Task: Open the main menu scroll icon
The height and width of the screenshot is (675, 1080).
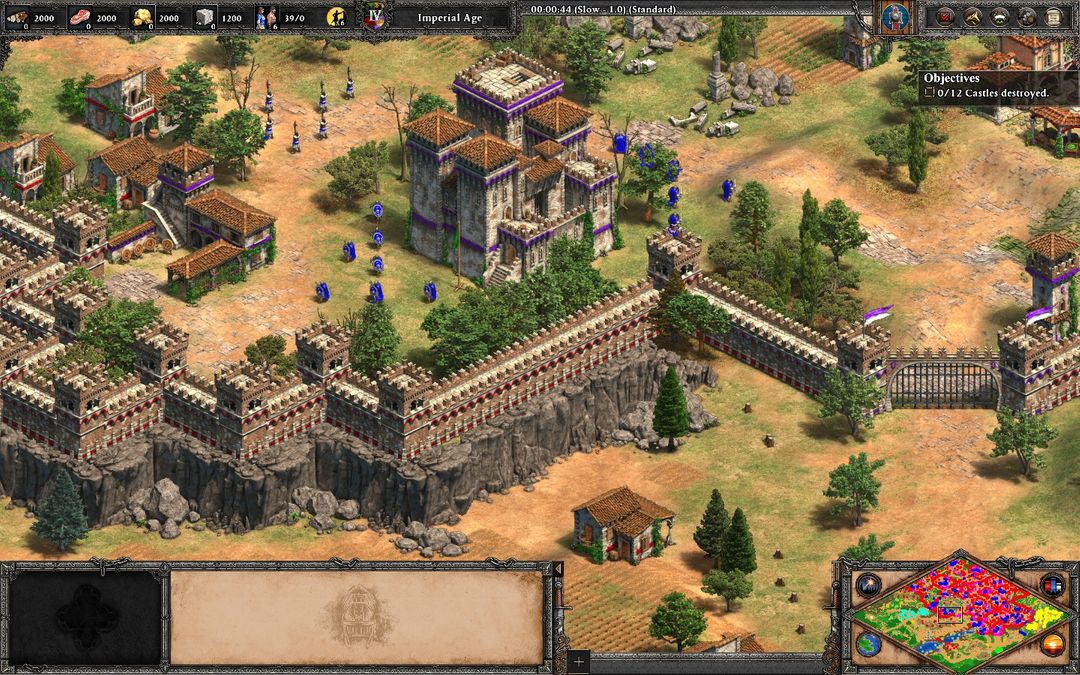Action: coord(1052,16)
